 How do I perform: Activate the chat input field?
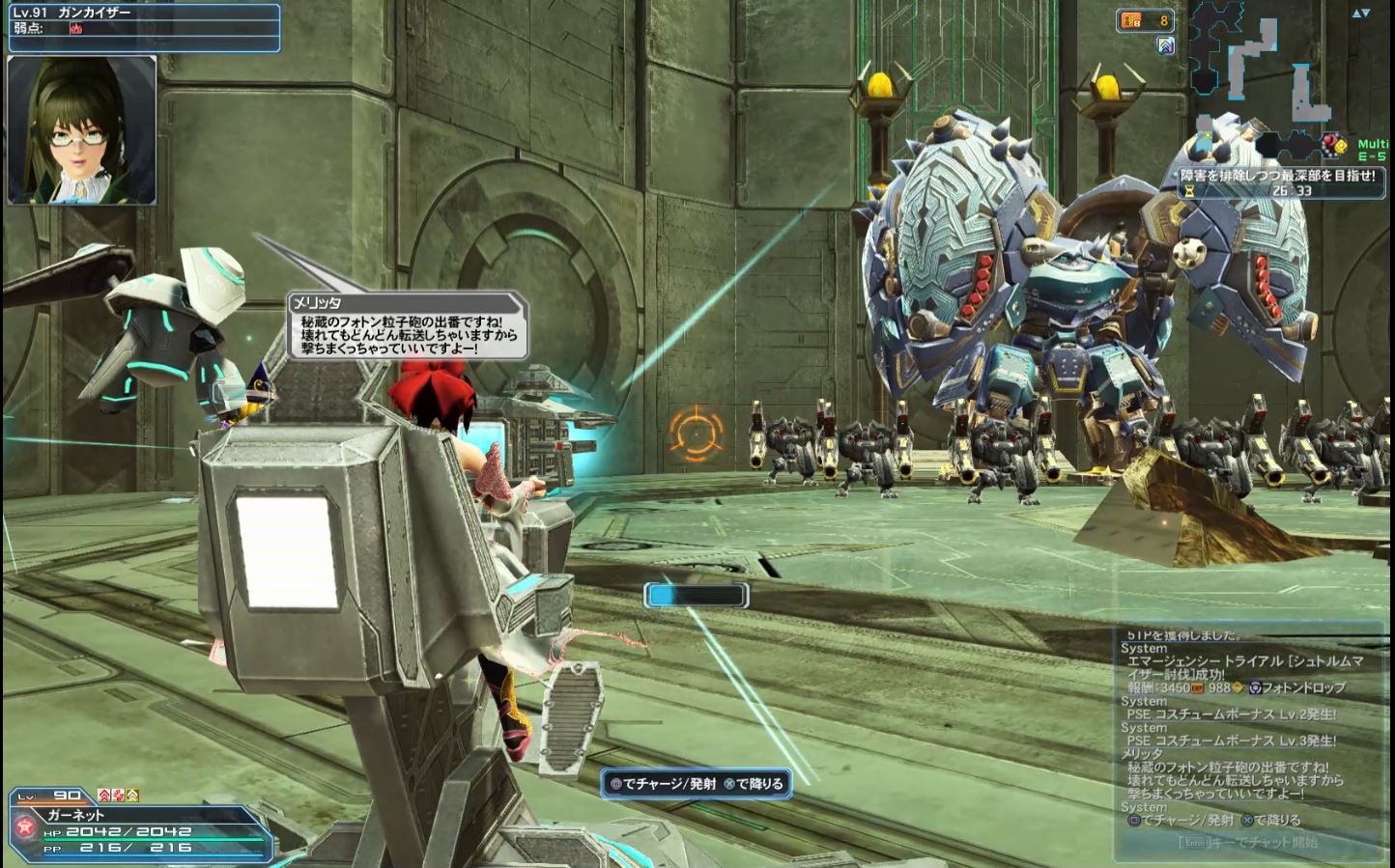coord(1248,843)
